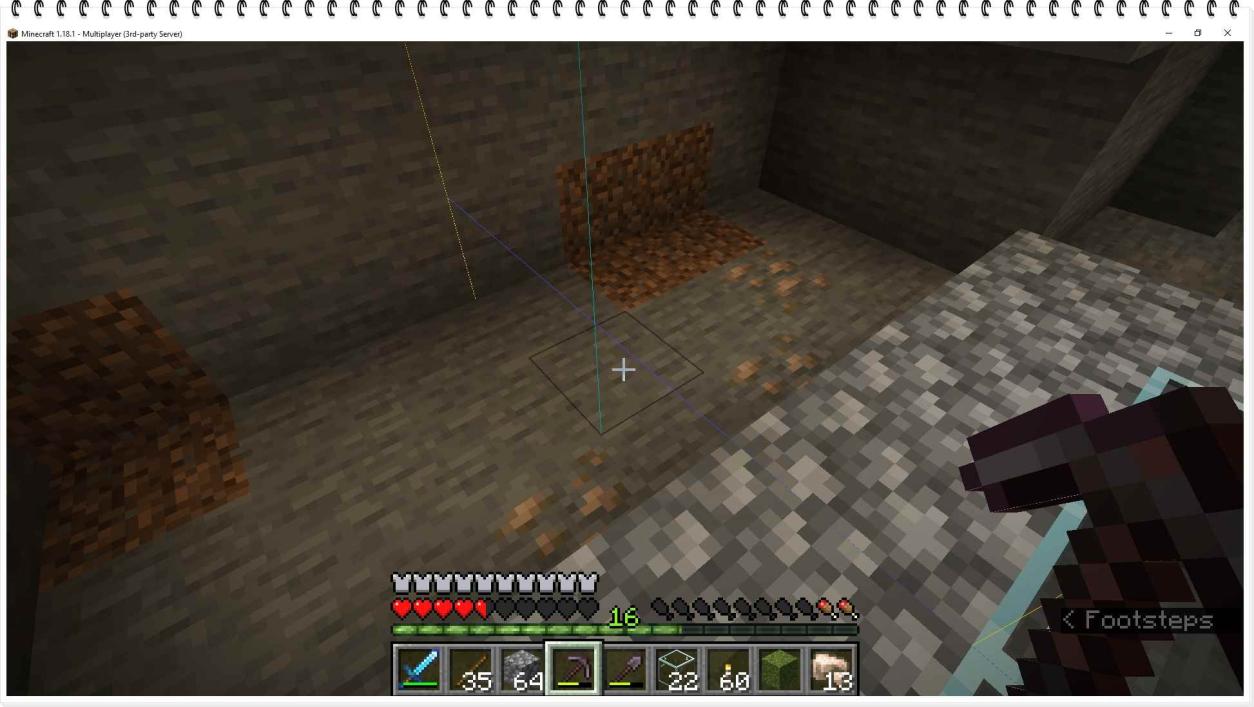Select the diamond sword hotbar slot
1254x707 pixels.
pyautogui.click(x=418, y=668)
